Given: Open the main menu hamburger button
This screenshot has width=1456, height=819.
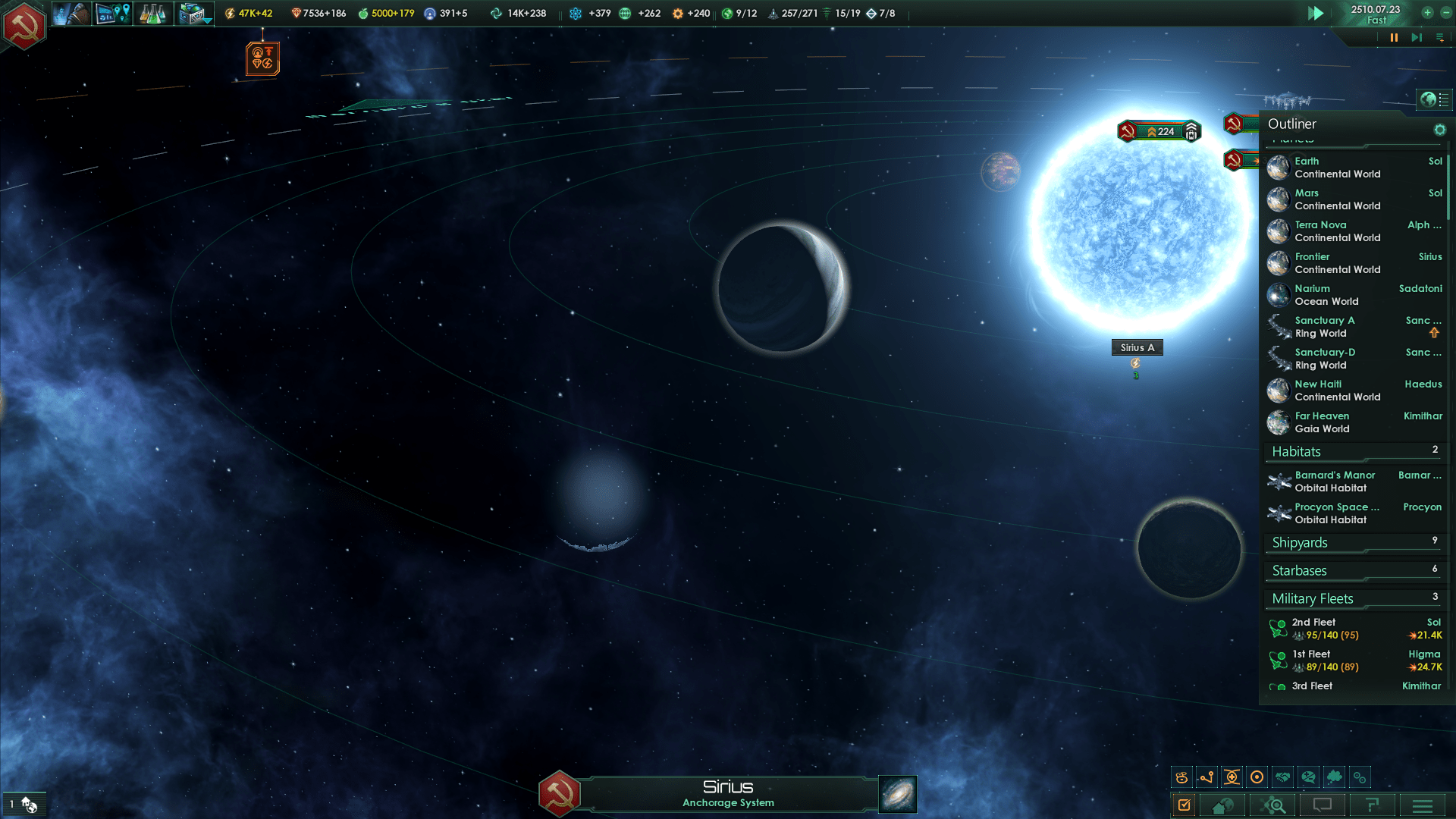Looking at the screenshot, I should click(x=1422, y=805).
